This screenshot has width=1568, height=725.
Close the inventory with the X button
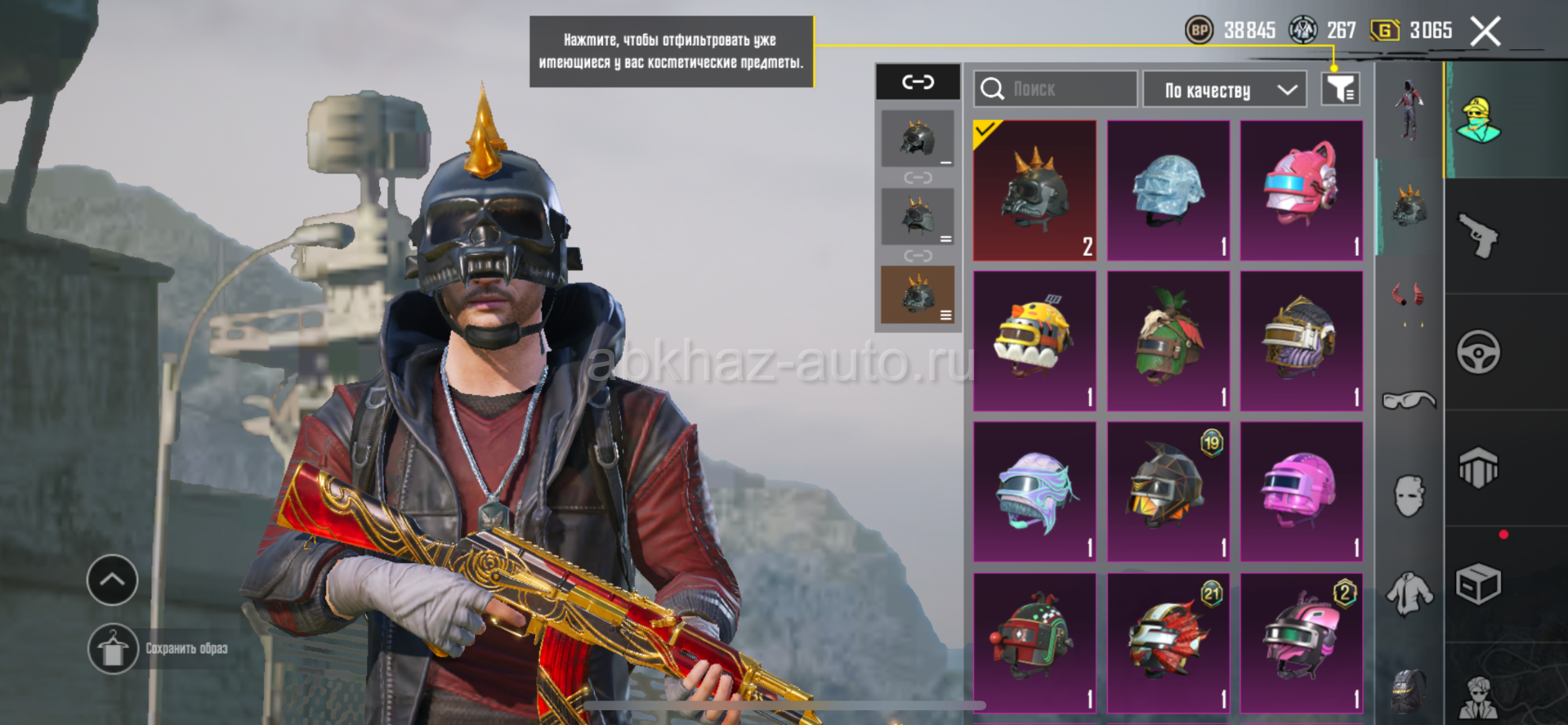point(1485,32)
